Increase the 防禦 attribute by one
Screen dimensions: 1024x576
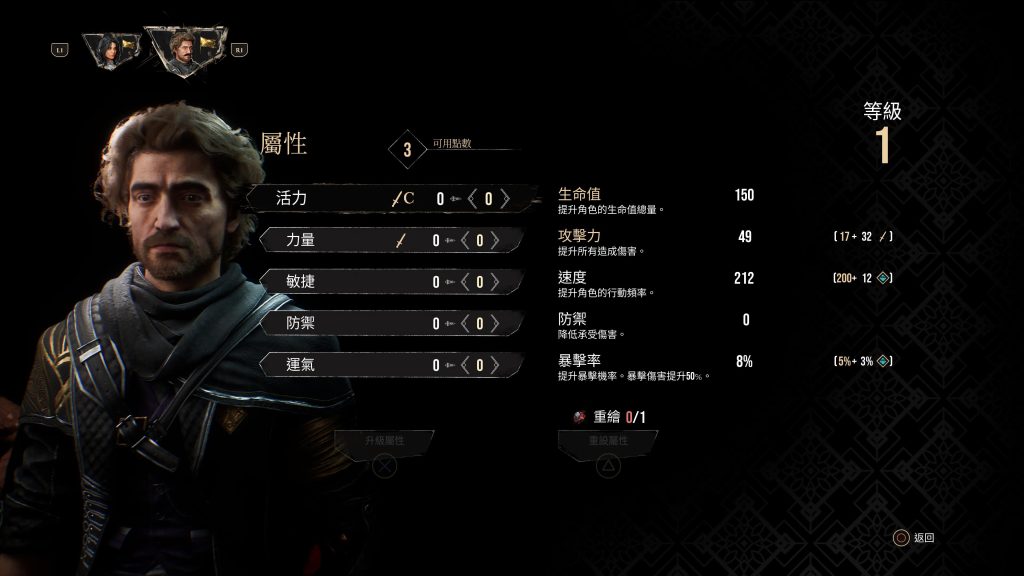(496, 323)
